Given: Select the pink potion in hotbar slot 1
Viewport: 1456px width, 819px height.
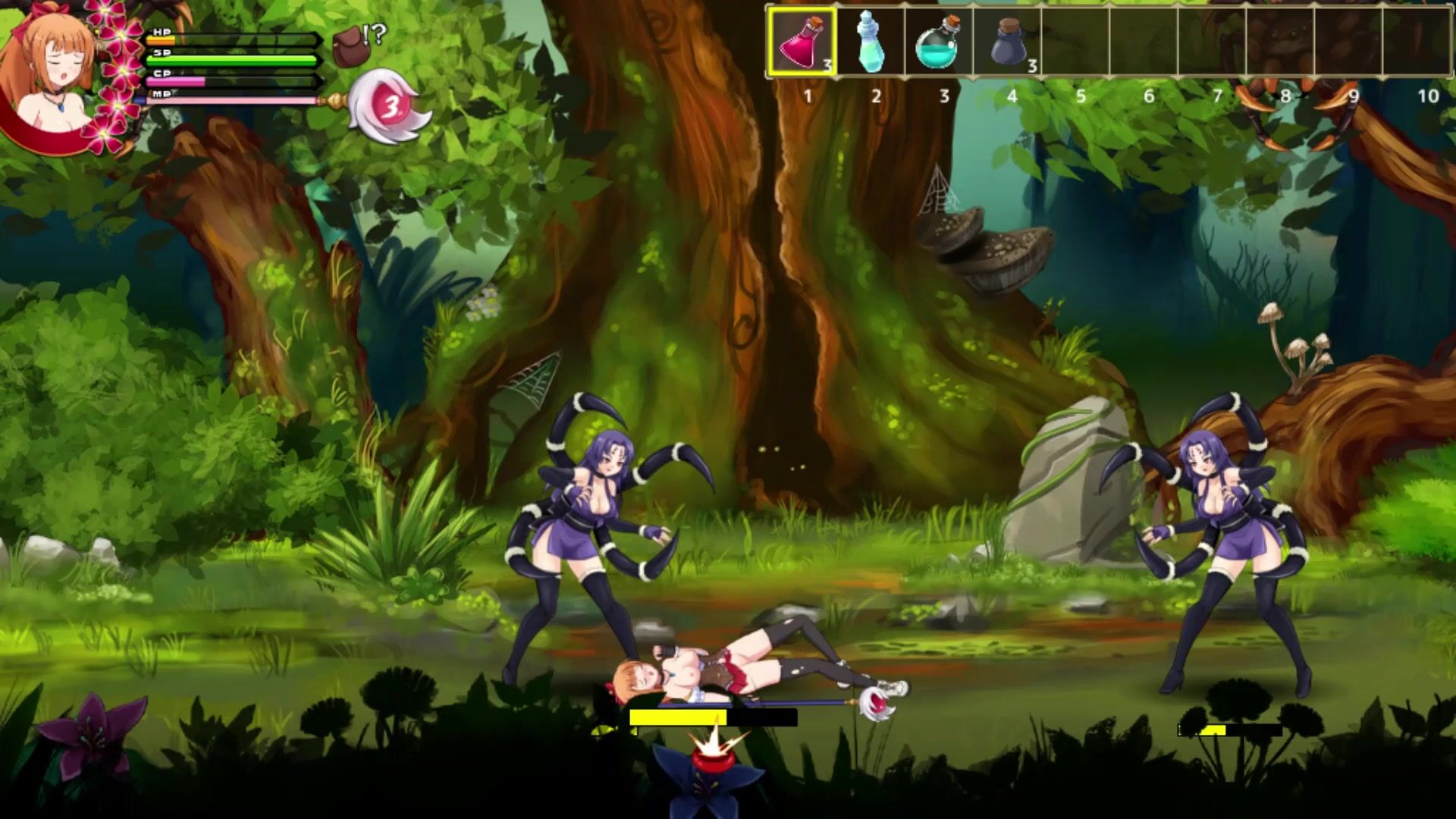Looking at the screenshot, I should tap(802, 42).
